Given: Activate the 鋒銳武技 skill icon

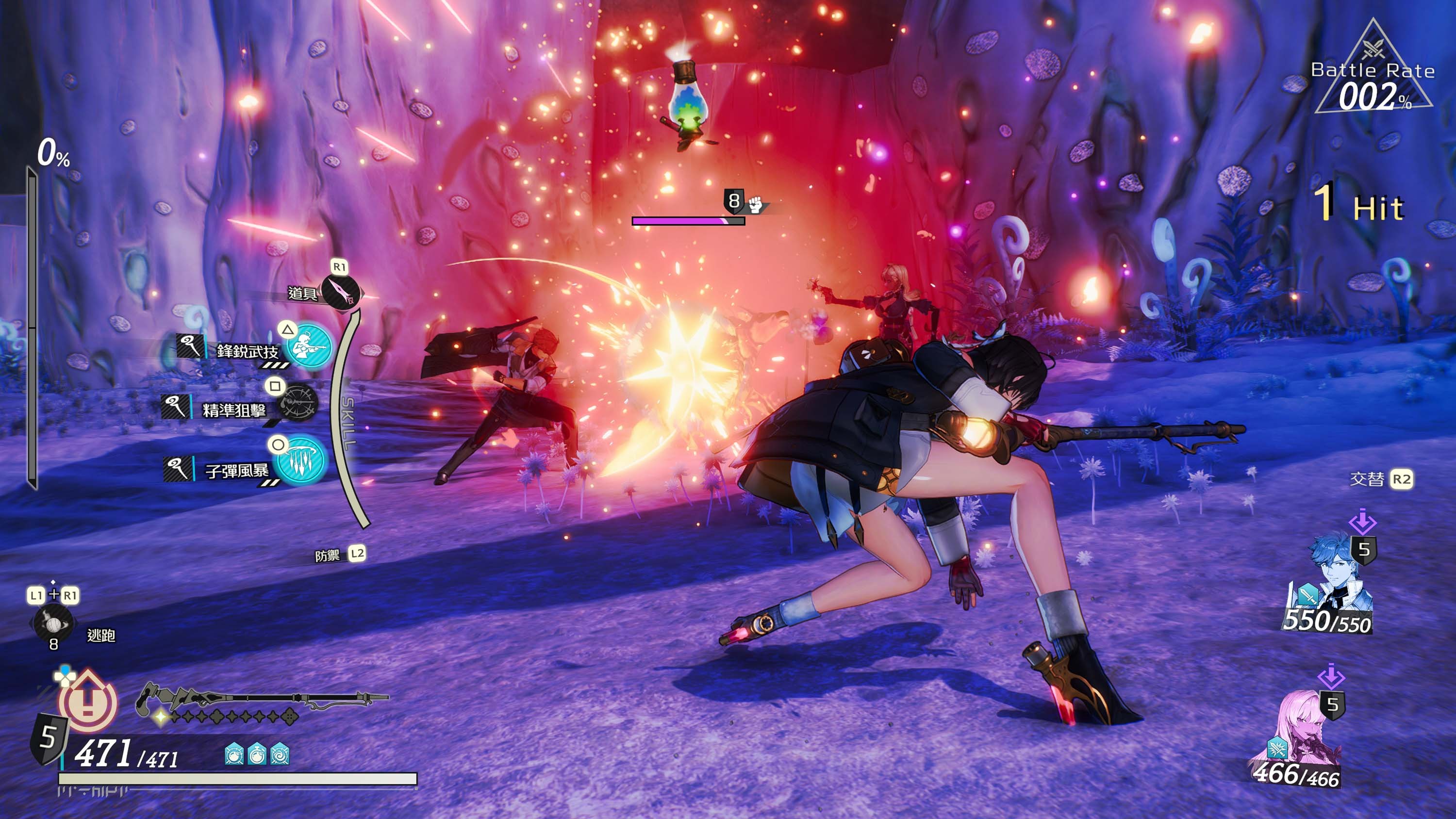Looking at the screenshot, I should 309,345.
